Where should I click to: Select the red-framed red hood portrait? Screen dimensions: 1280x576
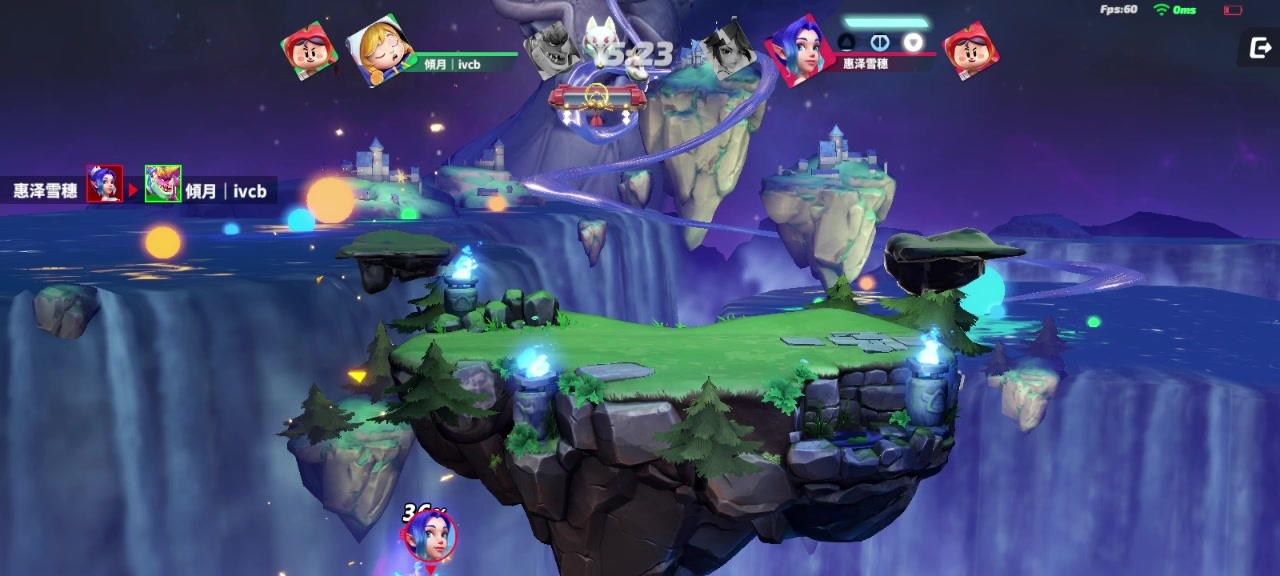970,52
